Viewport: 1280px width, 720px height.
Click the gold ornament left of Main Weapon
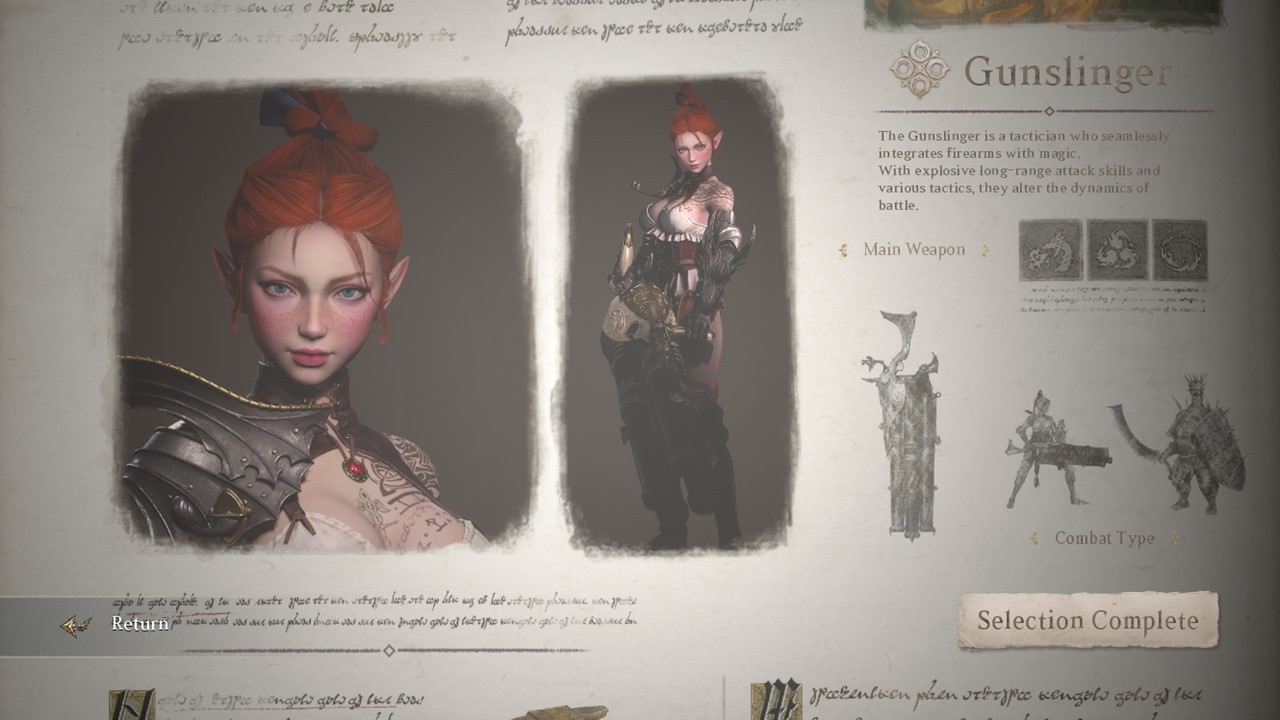click(x=843, y=250)
